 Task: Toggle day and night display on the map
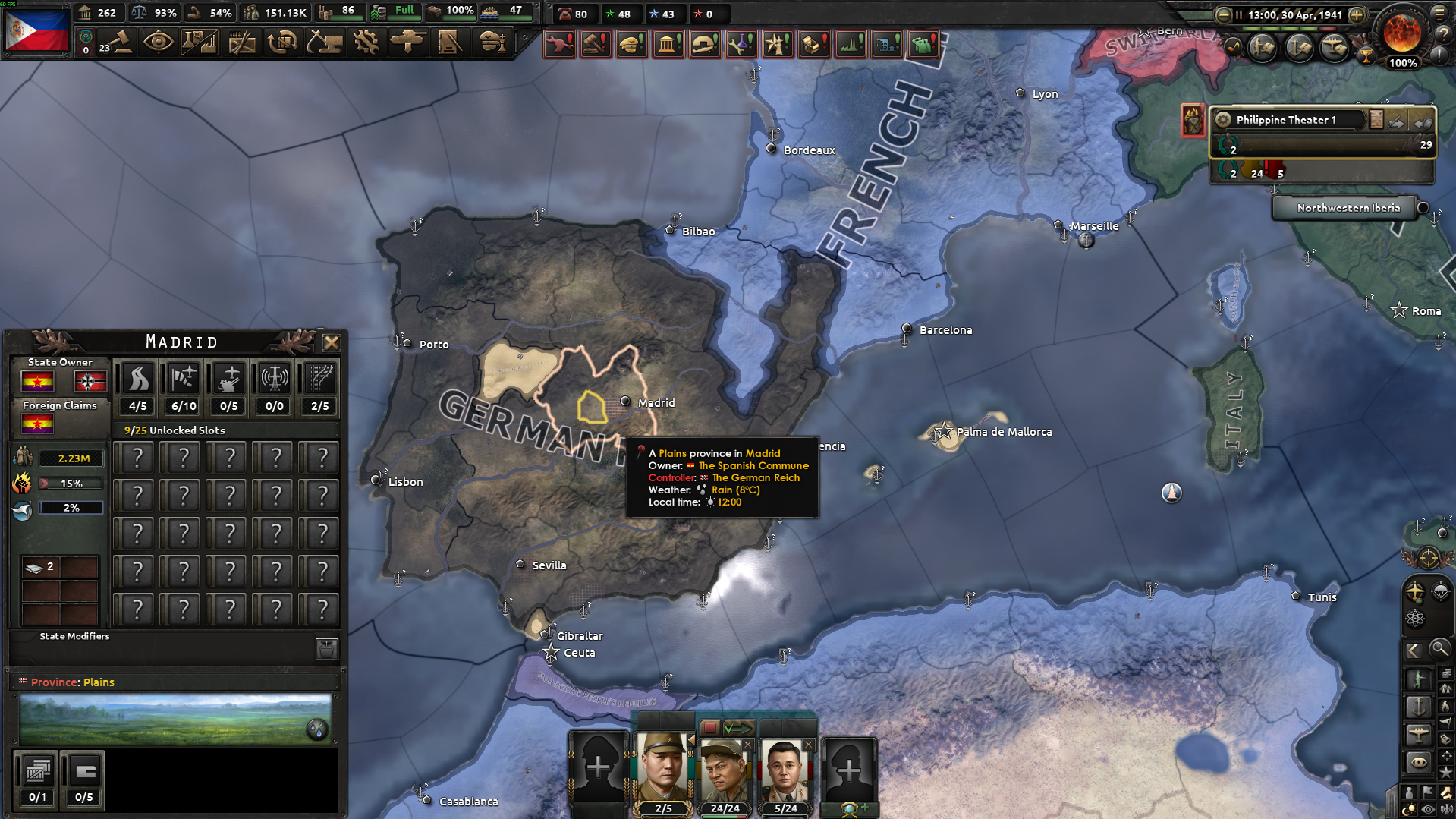coord(1409,809)
